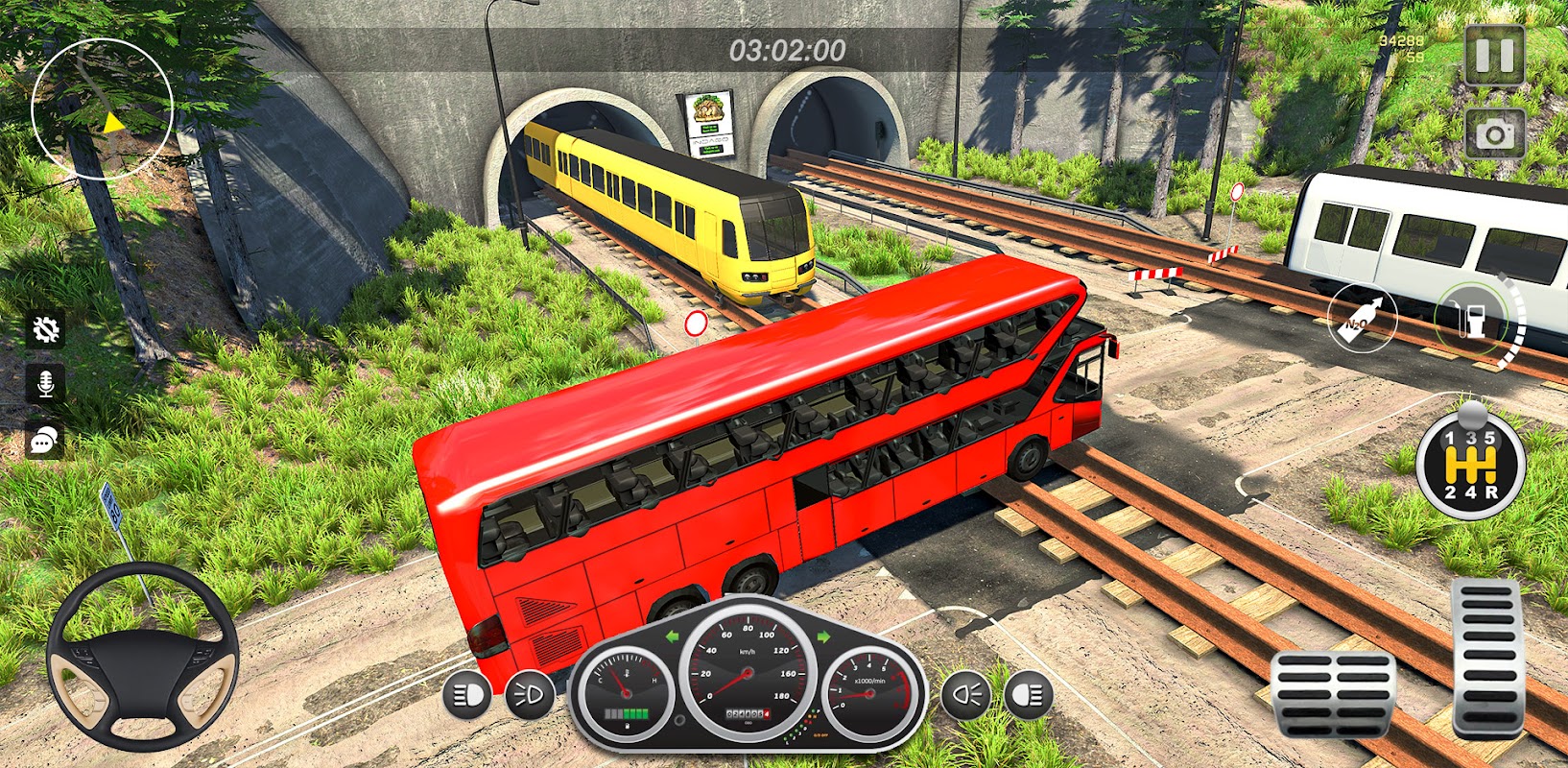The height and width of the screenshot is (768, 1568).
Task: Open the chat bubbles icon
Action: click(x=45, y=440)
